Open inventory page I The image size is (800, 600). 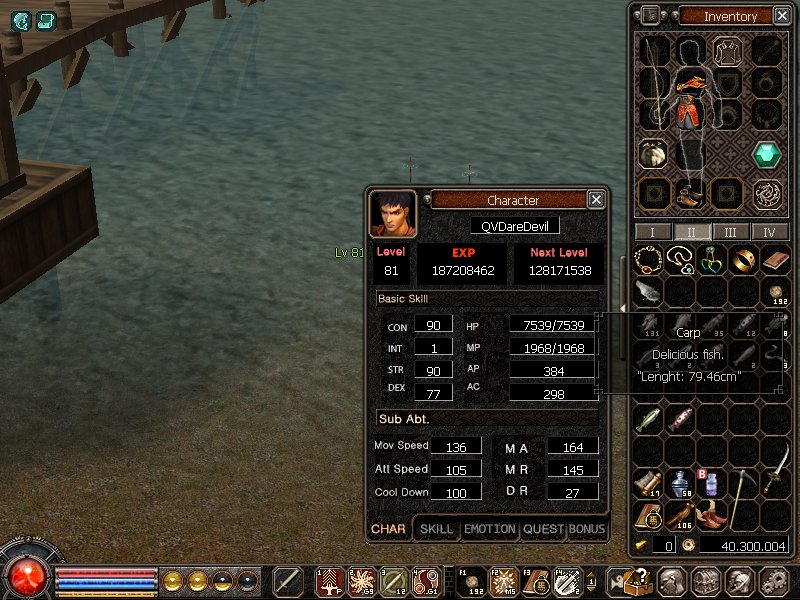click(653, 232)
